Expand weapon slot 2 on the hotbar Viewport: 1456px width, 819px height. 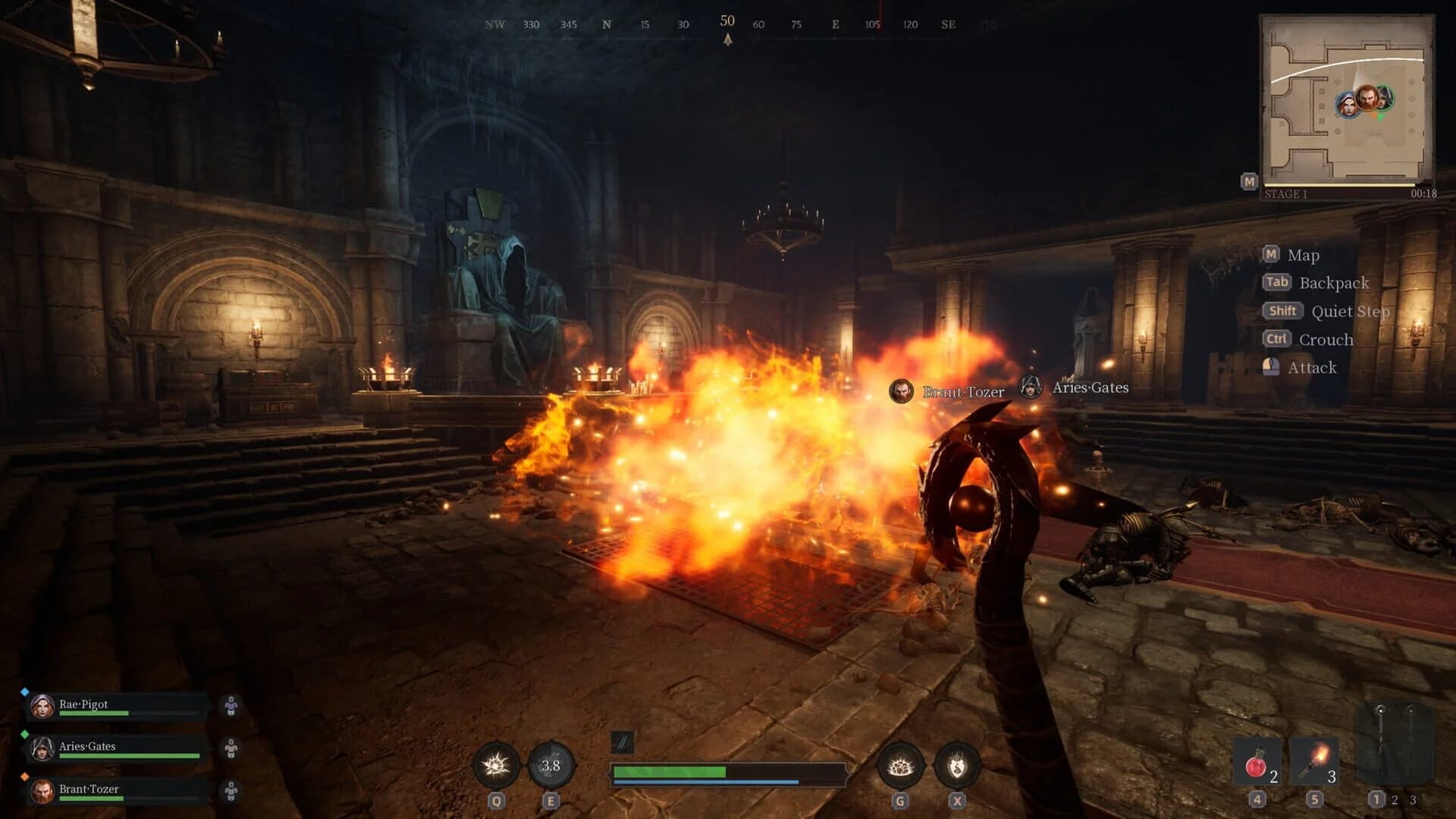pyautogui.click(x=1395, y=799)
